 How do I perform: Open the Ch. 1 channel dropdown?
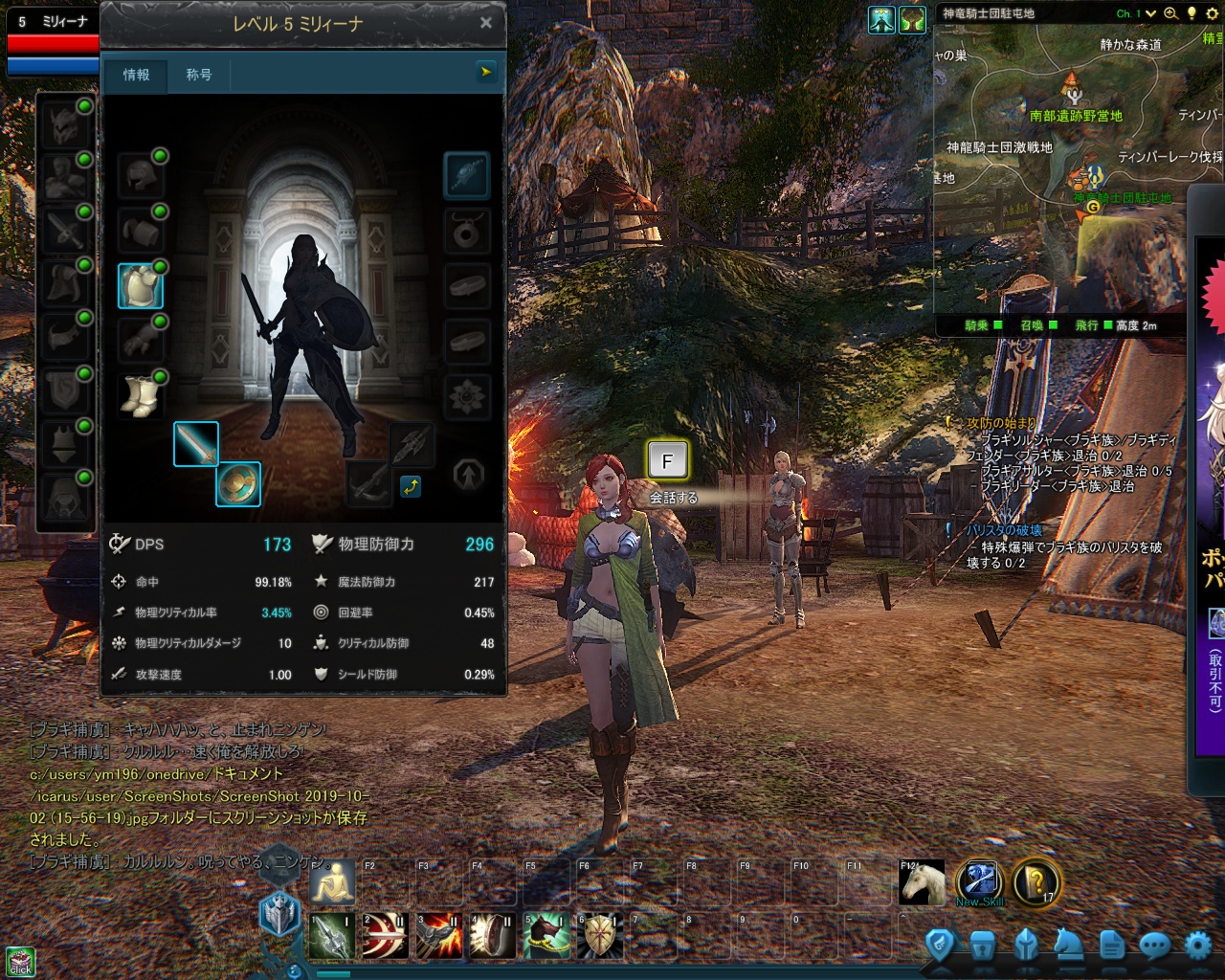pyautogui.click(x=1150, y=13)
